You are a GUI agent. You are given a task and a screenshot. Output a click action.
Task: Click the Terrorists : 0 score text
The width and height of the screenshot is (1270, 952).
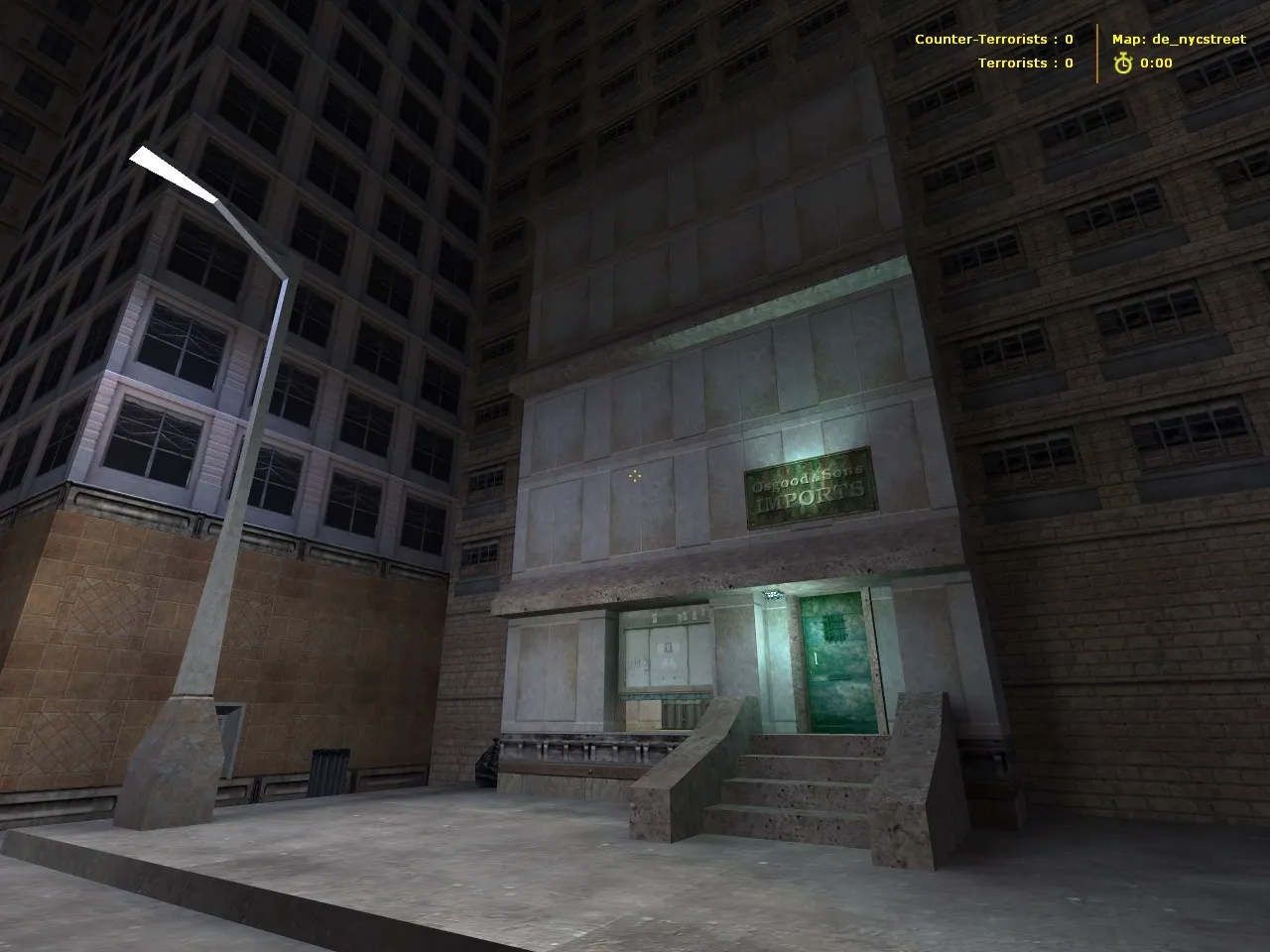pyautogui.click(x=1025, y=62)
